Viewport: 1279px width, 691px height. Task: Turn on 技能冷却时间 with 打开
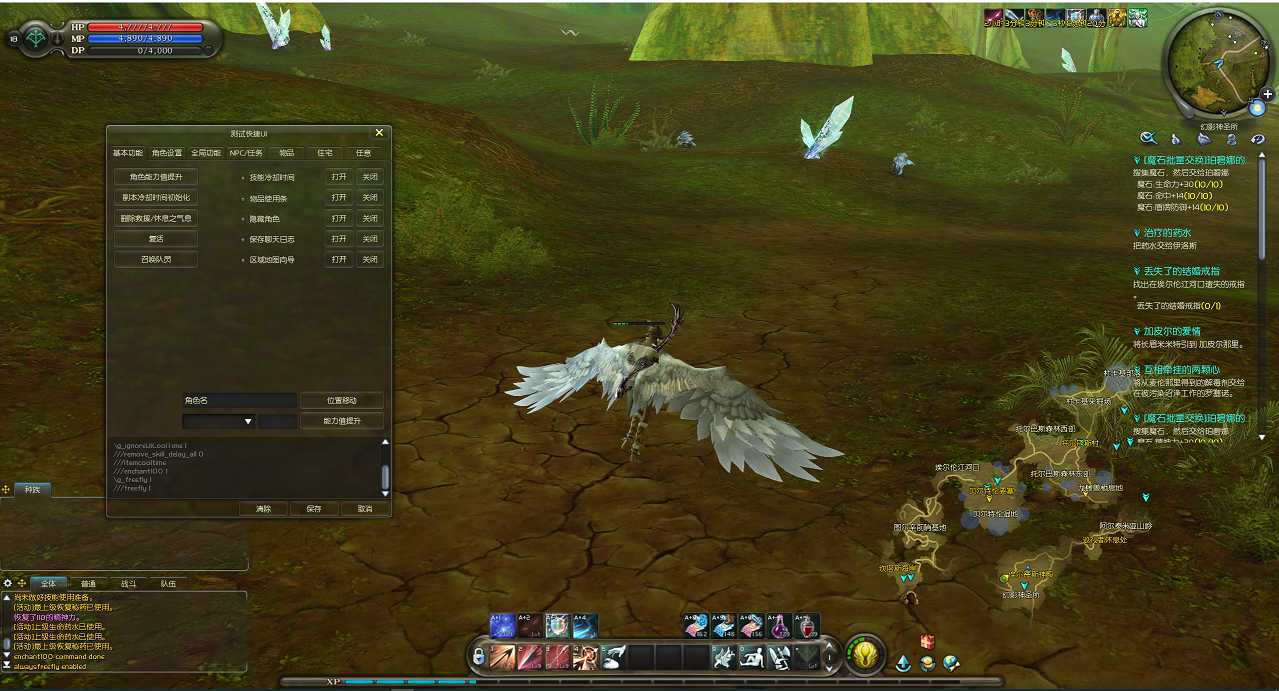coord(338,177)
